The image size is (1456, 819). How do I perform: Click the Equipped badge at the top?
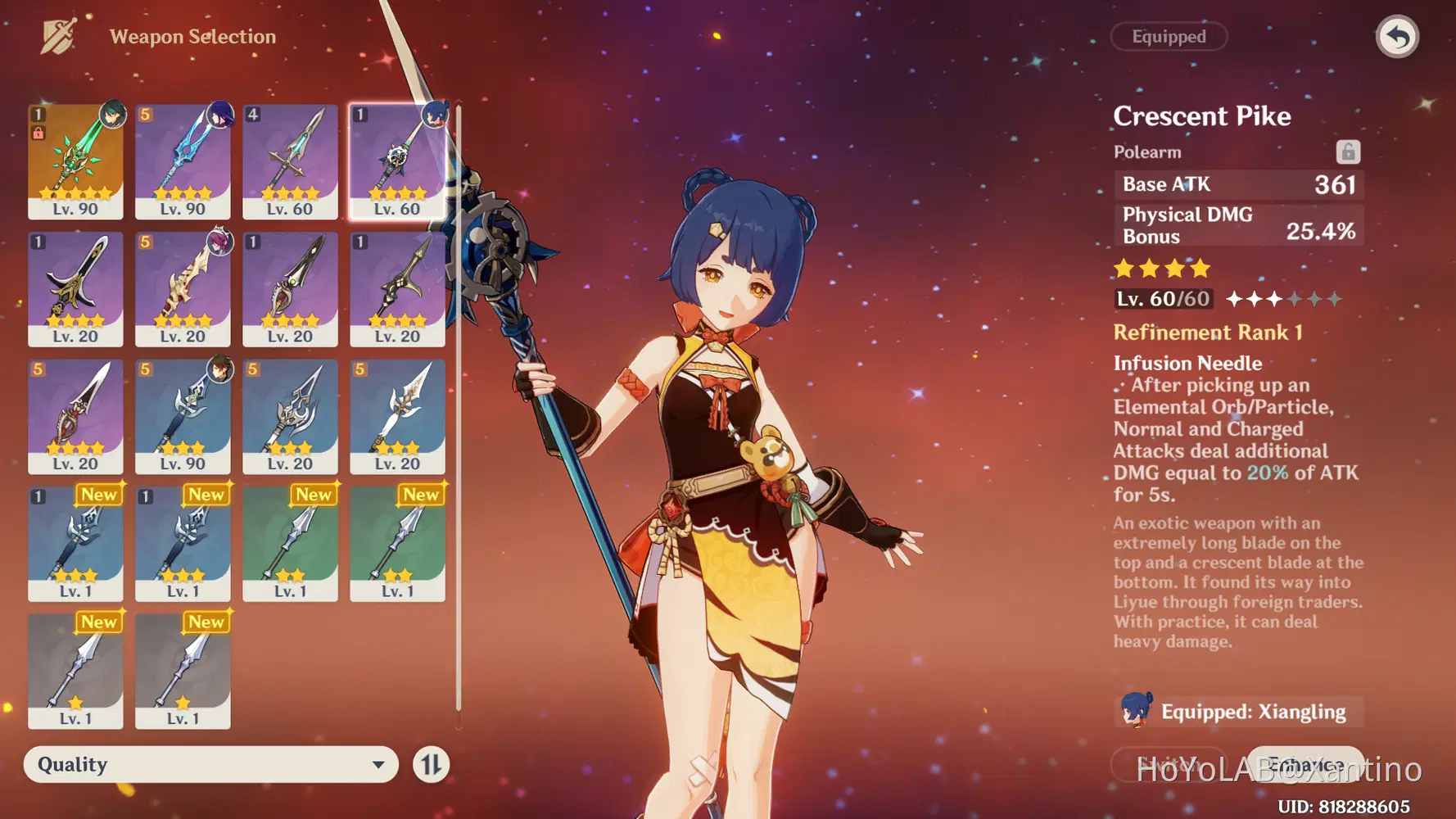1169,36
